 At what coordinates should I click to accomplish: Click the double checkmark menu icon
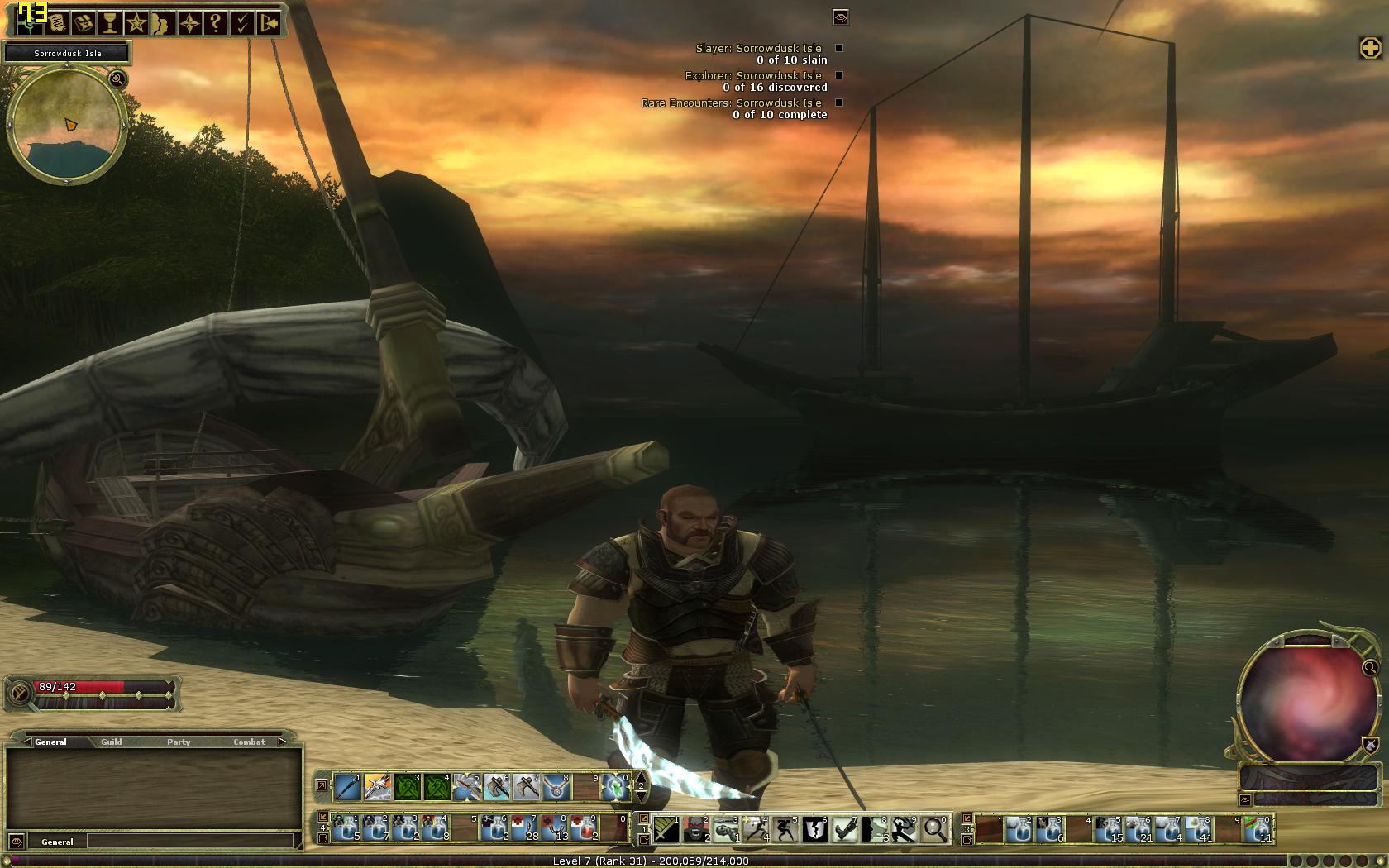[x=241, y=22]
